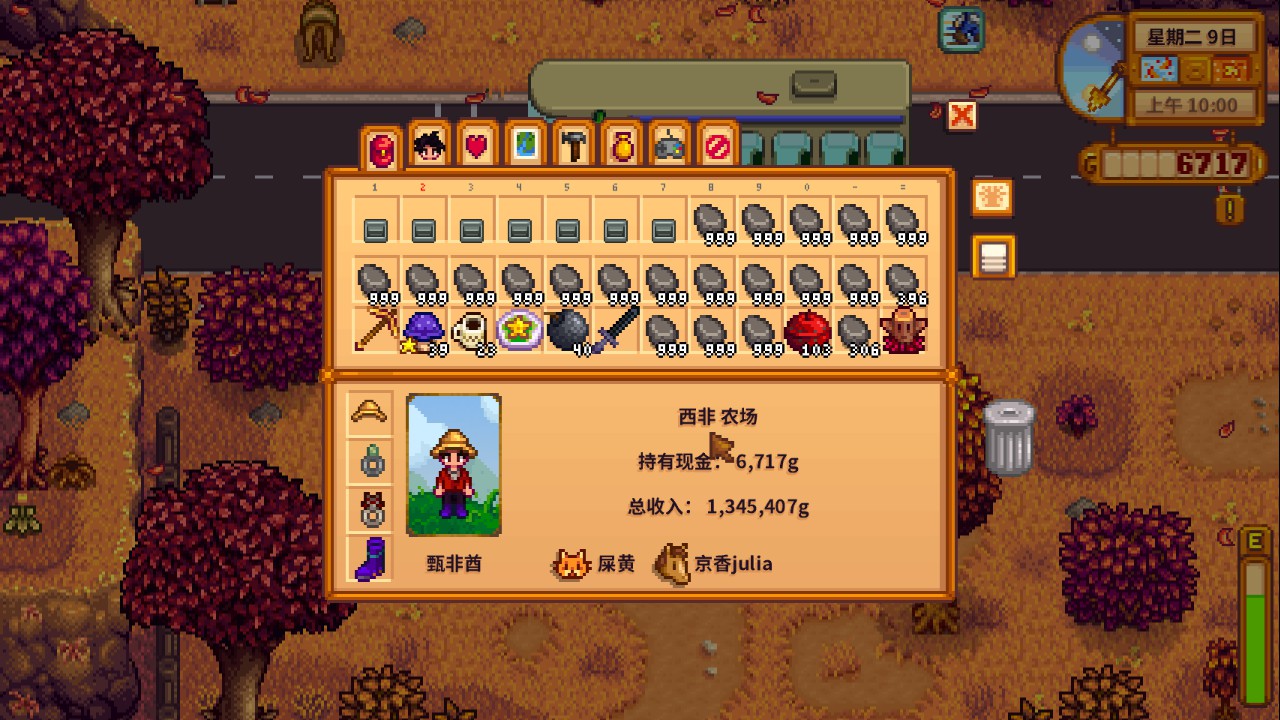
Task: Select the golden scythe in inventory
Action: pos(374,329)
